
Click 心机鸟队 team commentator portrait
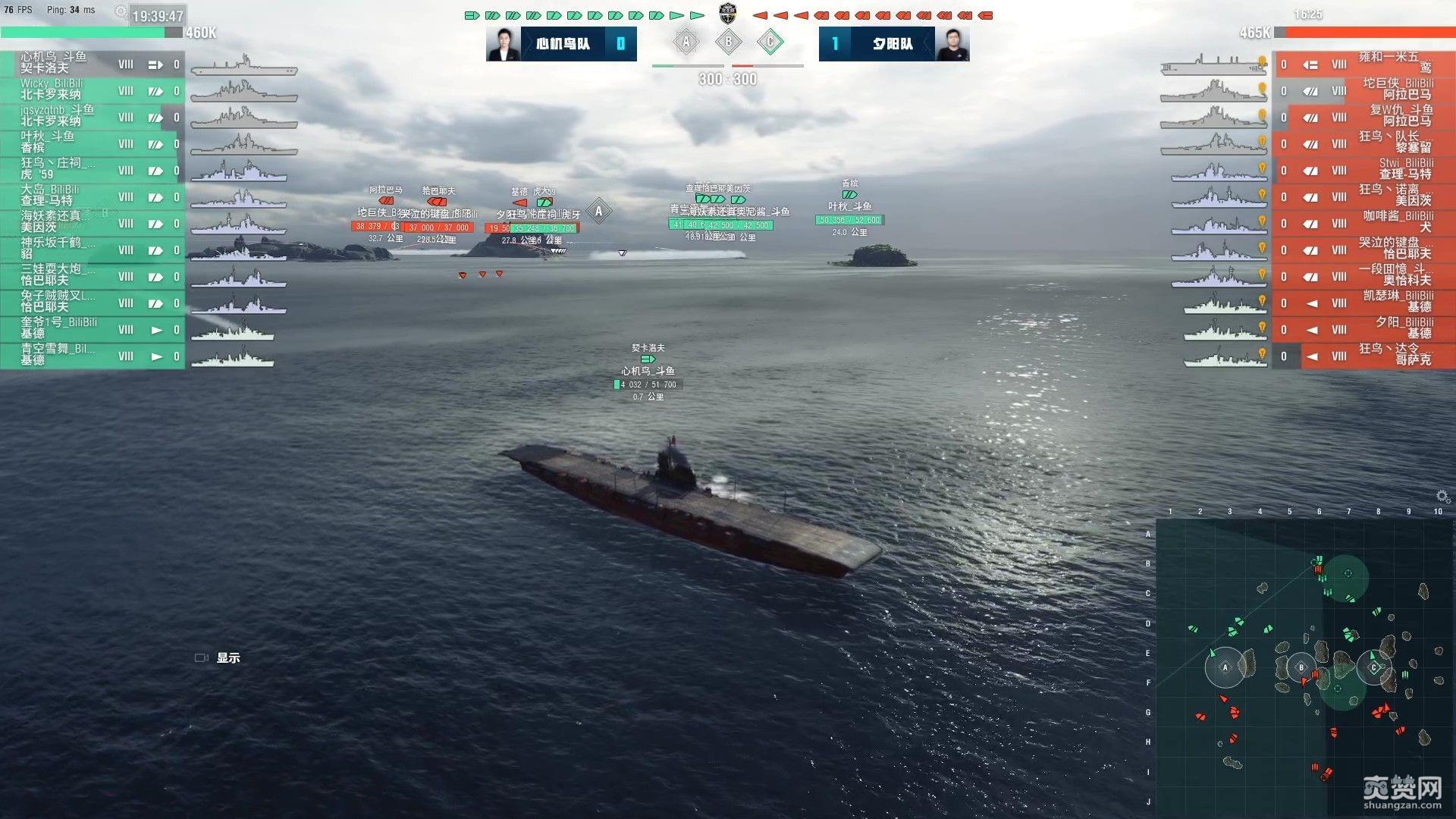[x=503, y=44]
